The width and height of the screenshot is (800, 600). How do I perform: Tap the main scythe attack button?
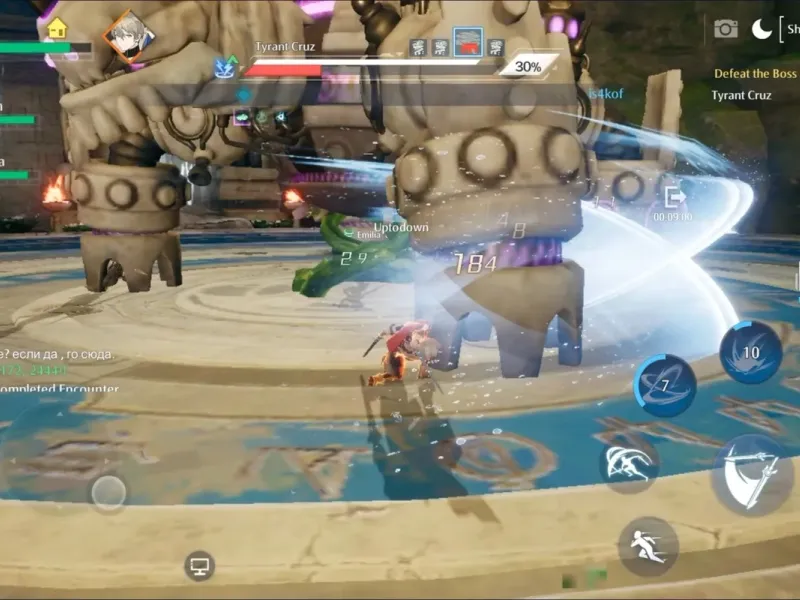[752, 475]
